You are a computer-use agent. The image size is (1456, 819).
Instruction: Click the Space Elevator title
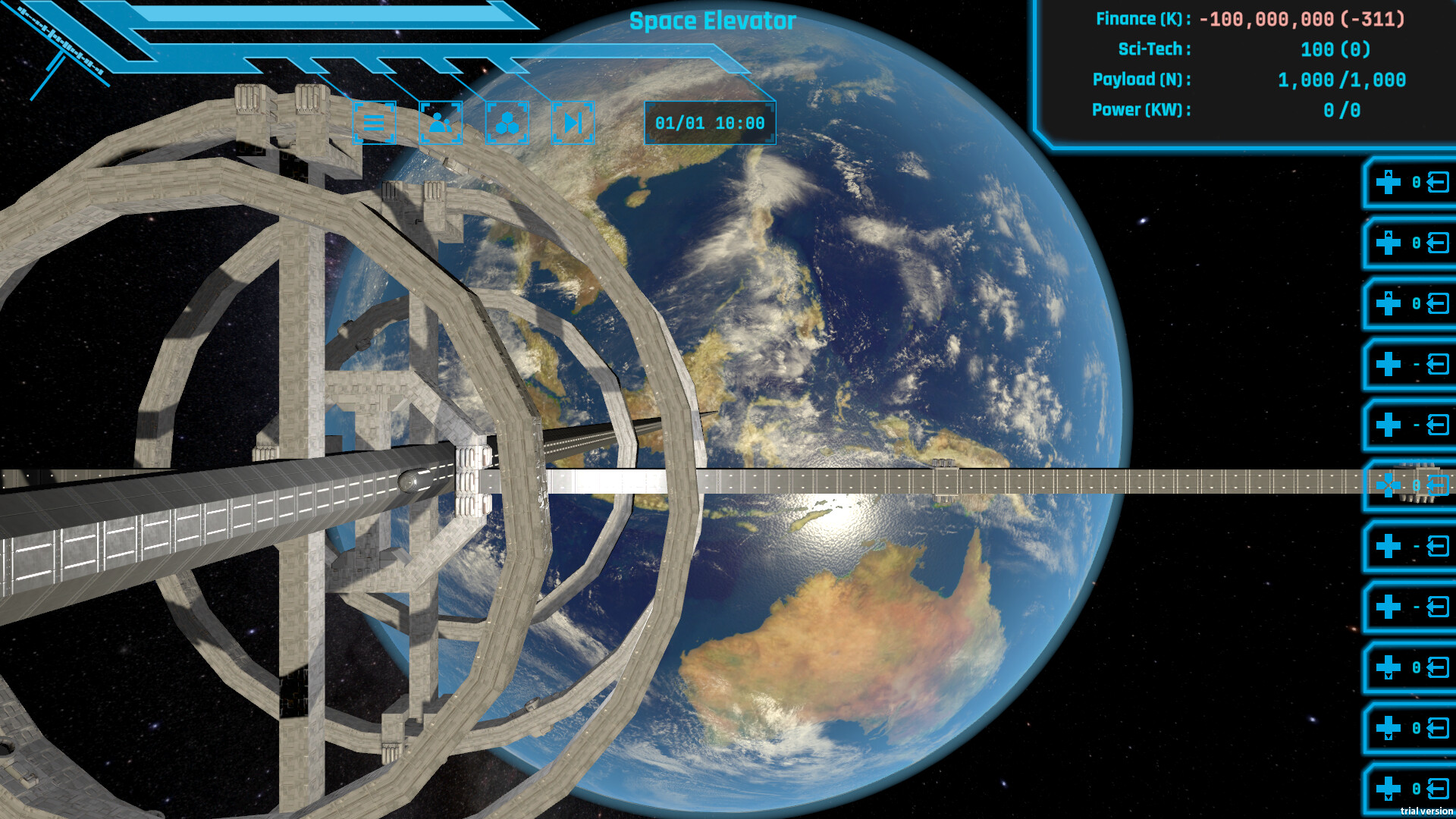click(713, 21)
